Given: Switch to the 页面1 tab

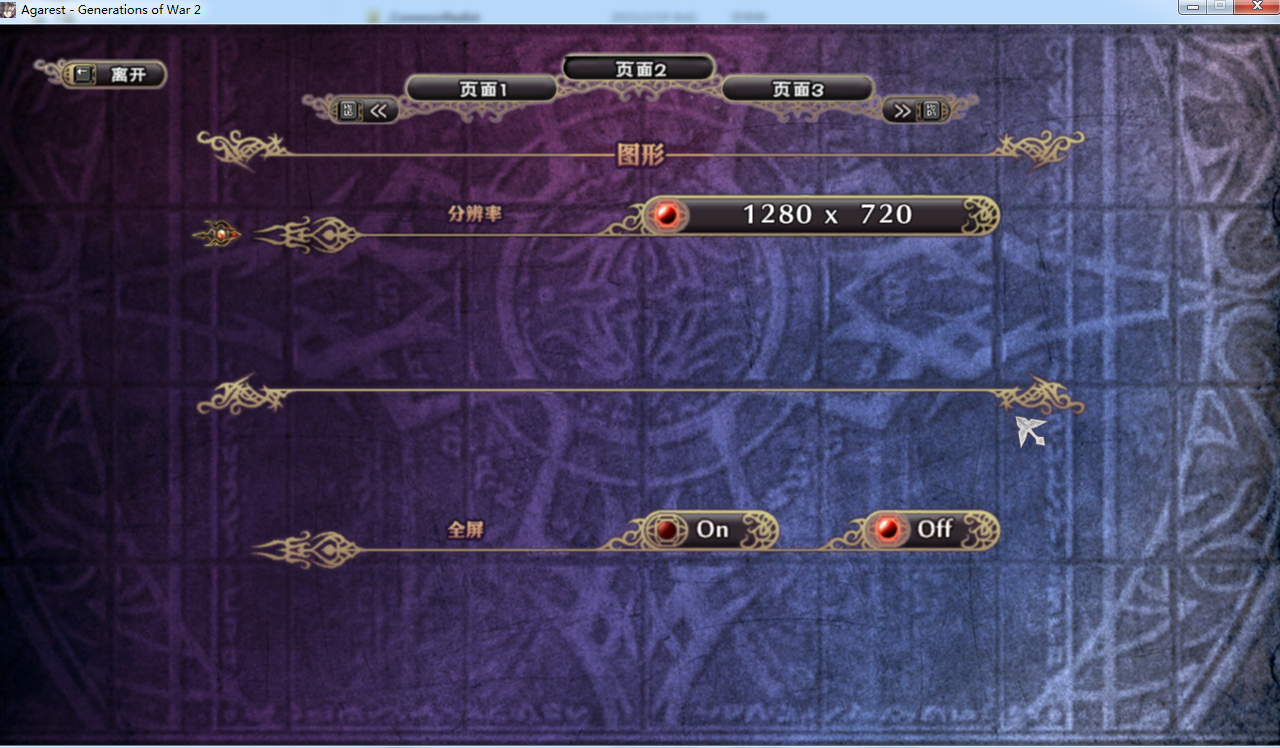Looking at the screenshot, I should [481, 88].
